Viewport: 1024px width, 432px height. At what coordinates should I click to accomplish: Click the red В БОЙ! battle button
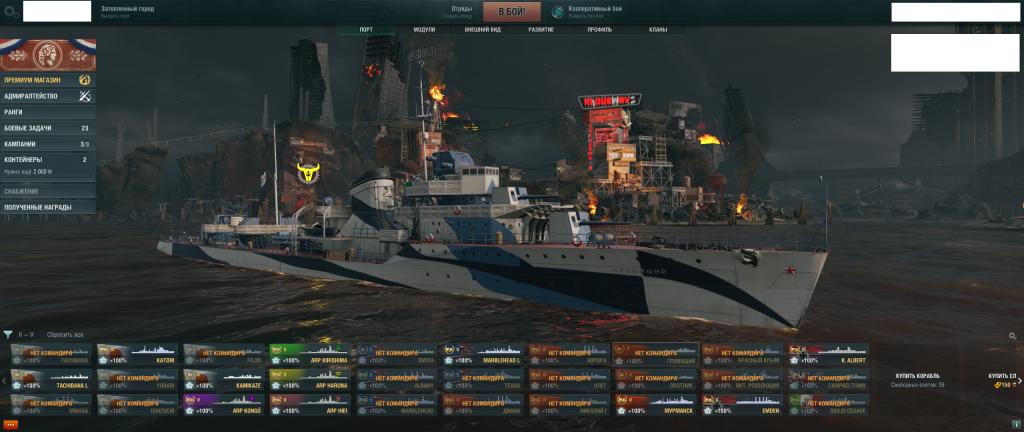pos(511,12)
